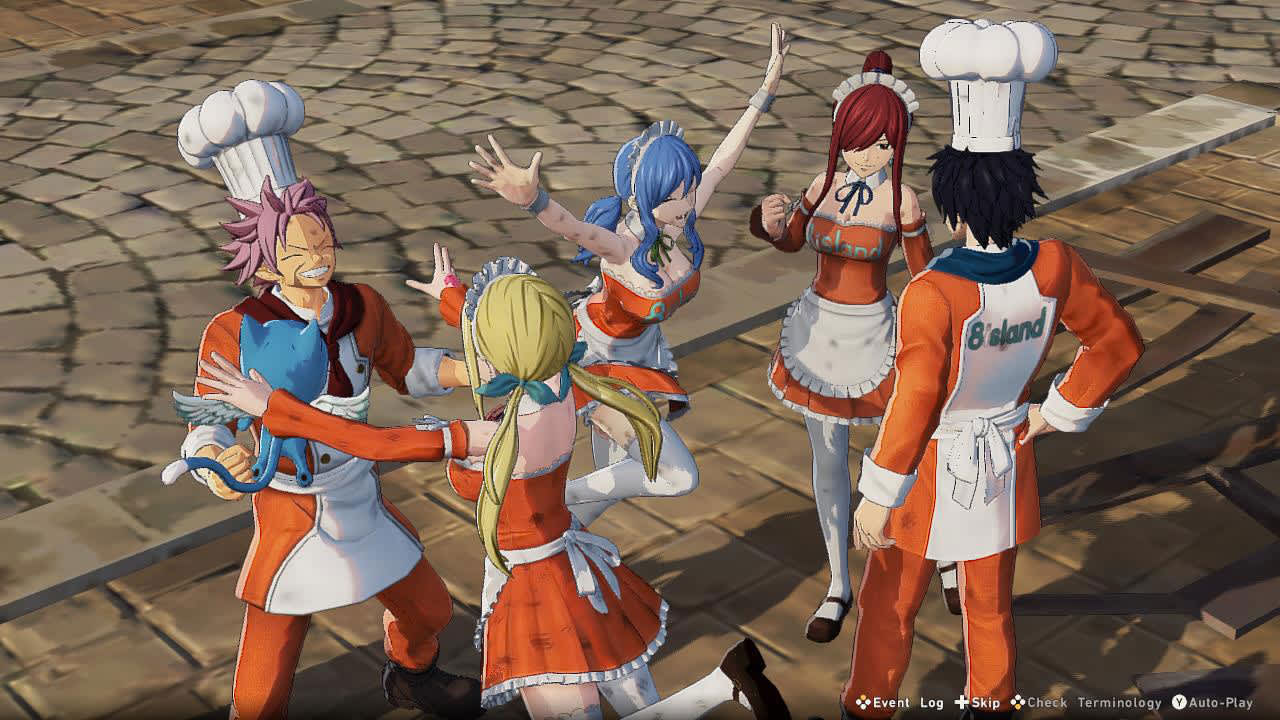Skip the current cutscene
This screenshot has height=720, width=1280.
tap(985, 703)
